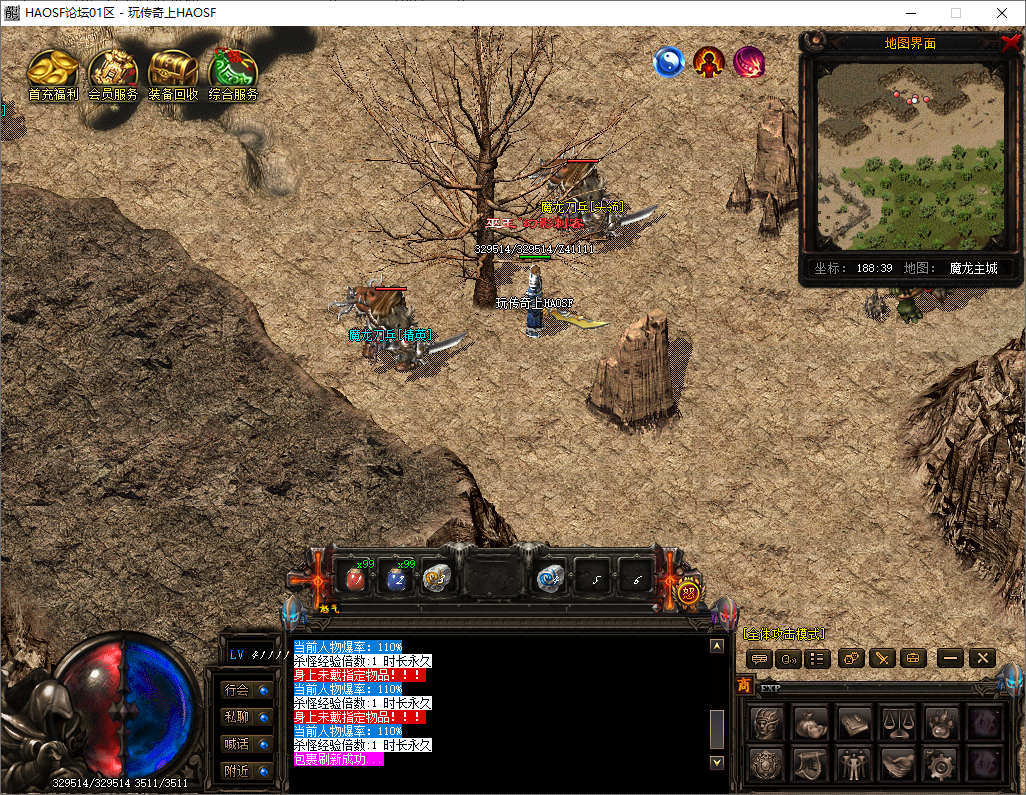Open the gear-shaped settings icon
Viewport: 1026px width, 795px height.
[x=940, y=764]
